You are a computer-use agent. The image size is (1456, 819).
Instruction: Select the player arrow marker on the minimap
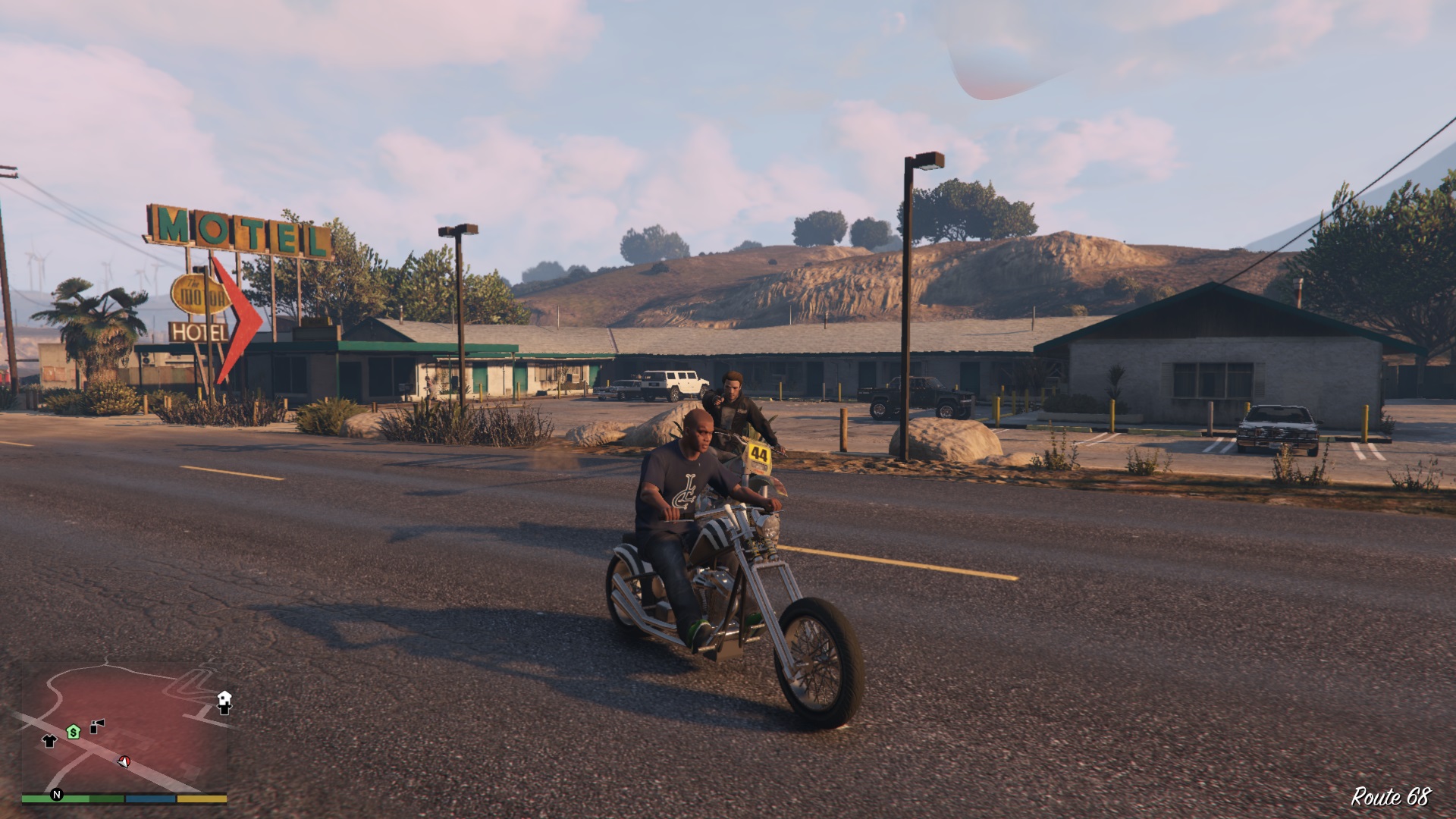123,763
